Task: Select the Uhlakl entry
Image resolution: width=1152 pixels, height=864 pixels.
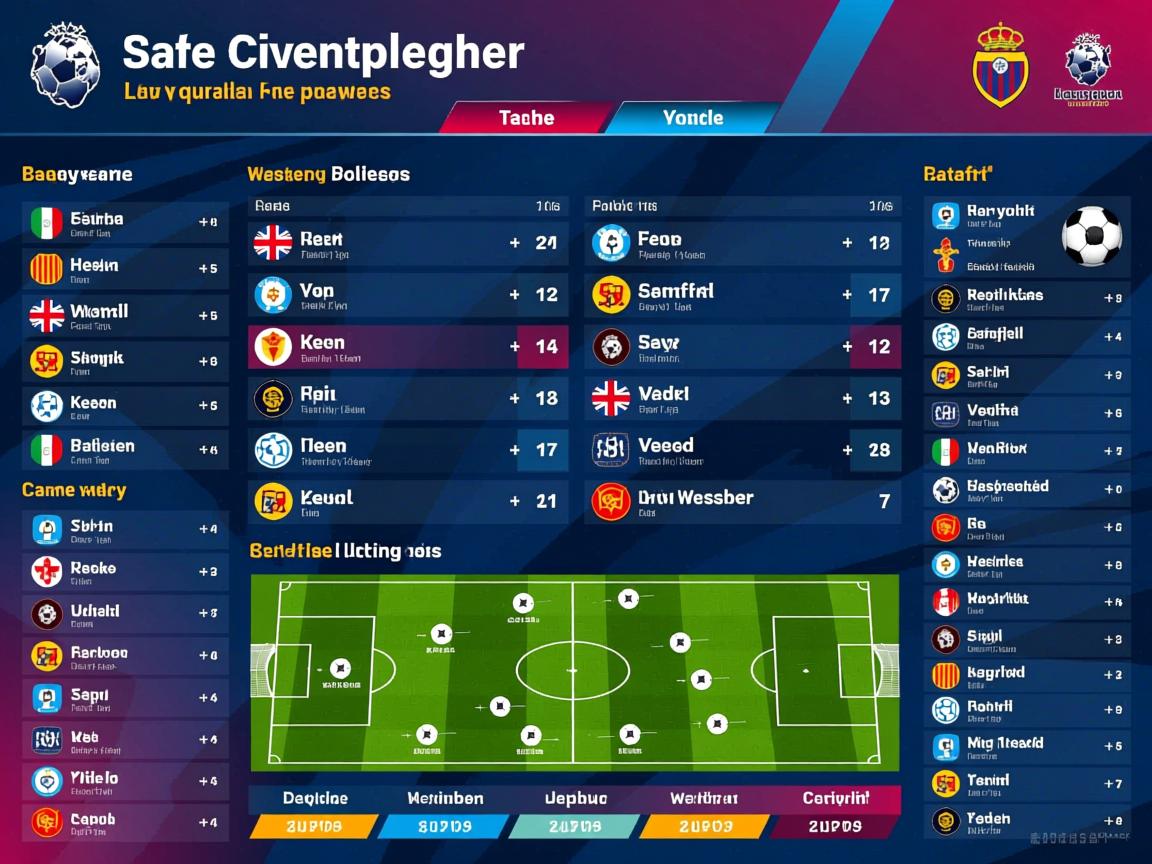Action: coord(125,613)
